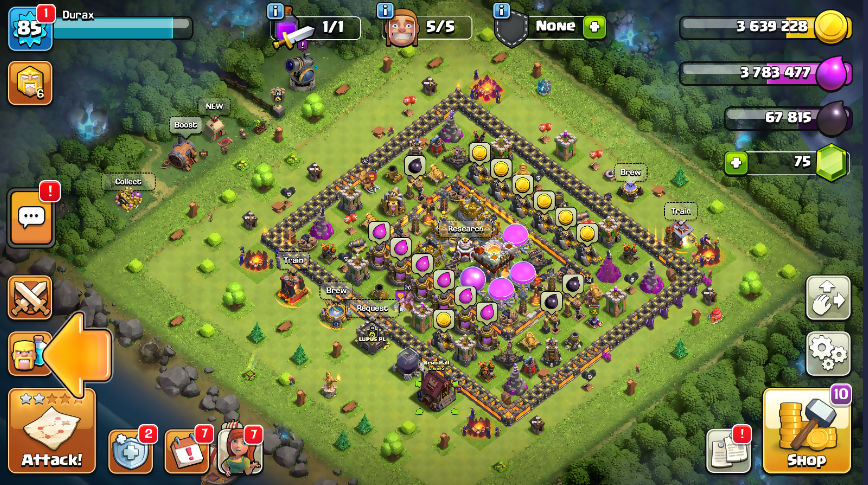Image resolution: width=868 pixels, height=485 pixels.
Task: Add gems with the green plus button
Action: coord(736,163)
